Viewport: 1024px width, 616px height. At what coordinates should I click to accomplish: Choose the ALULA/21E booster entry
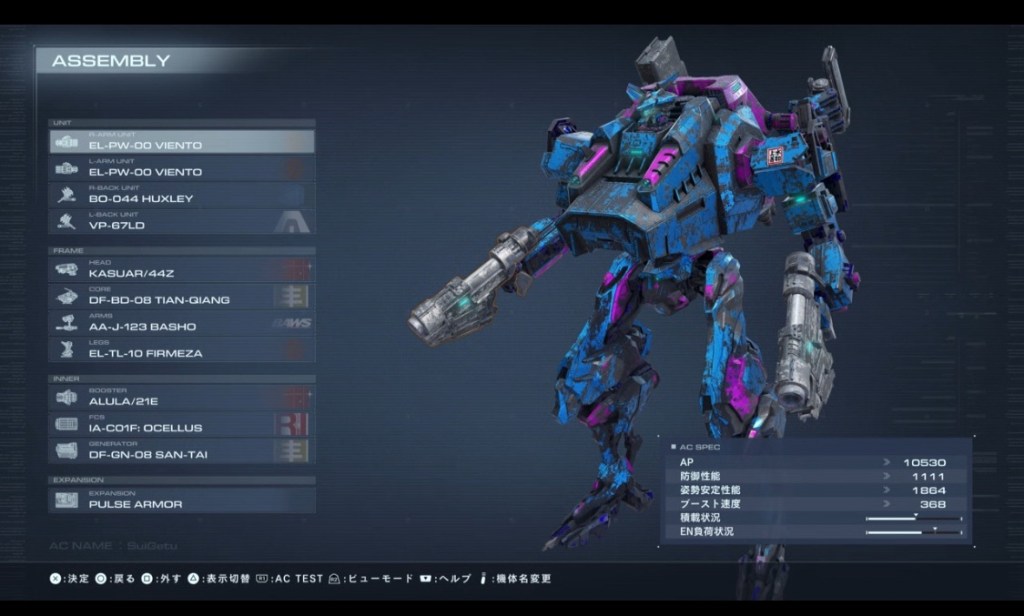click(181, 398)
